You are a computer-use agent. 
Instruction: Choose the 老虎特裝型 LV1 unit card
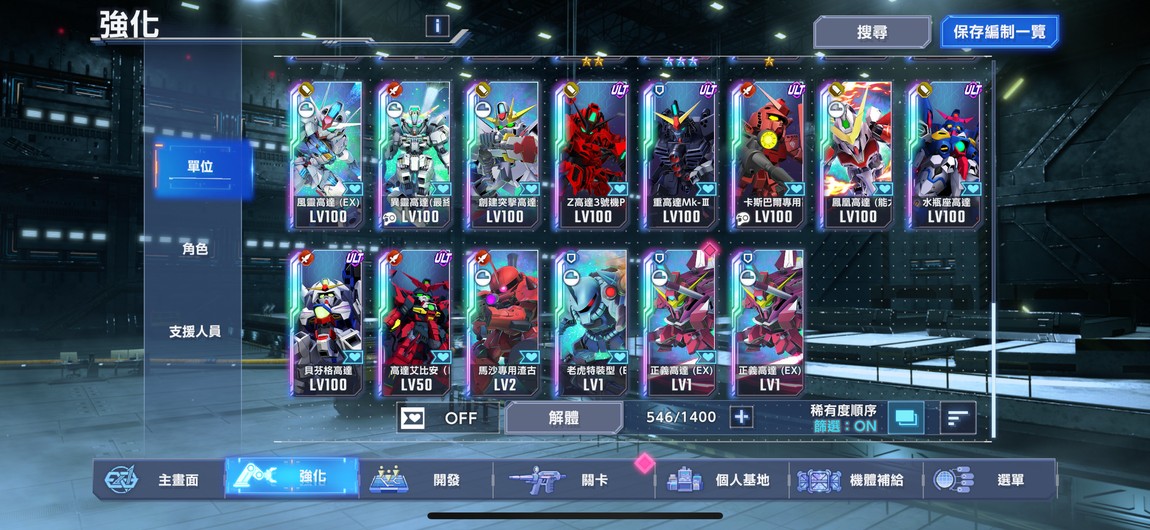coord(593,322)
